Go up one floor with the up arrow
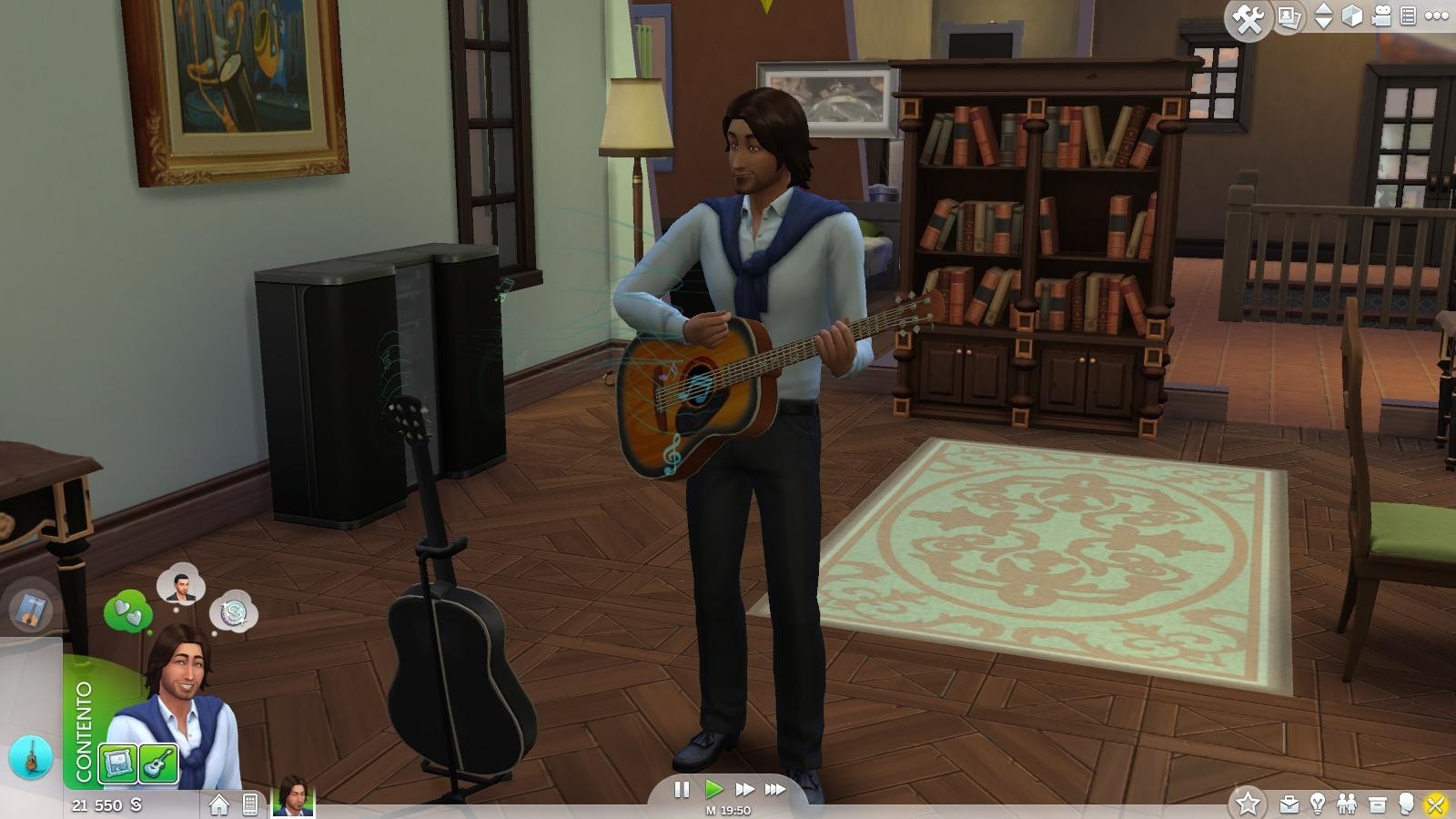 click(1322, 8)
